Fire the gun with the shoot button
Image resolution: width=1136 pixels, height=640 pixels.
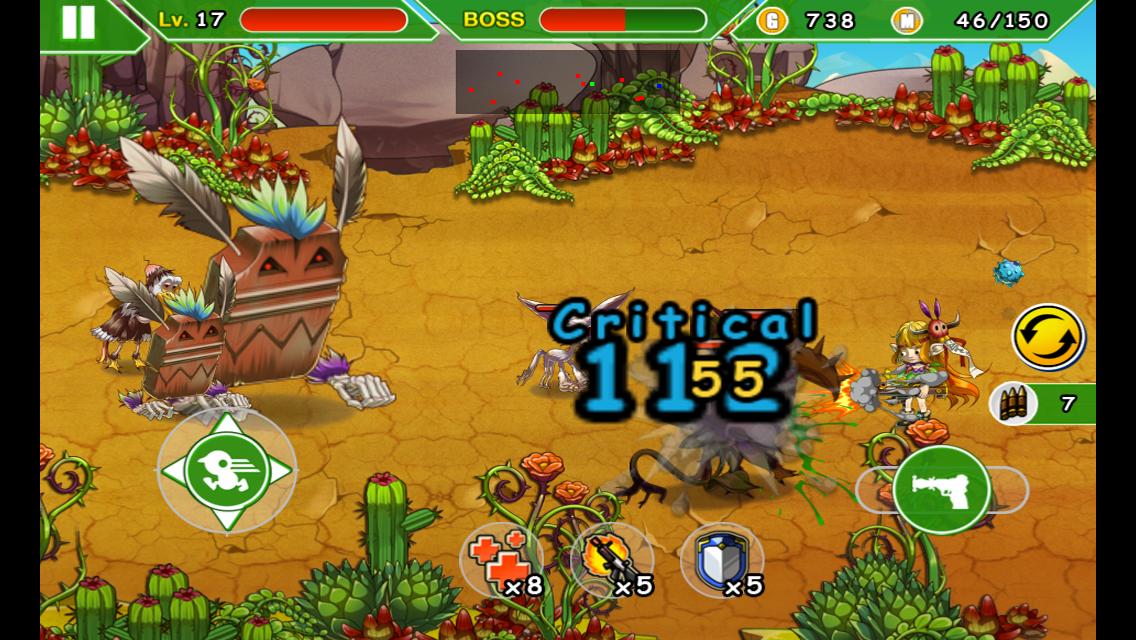tap(941, 490)
